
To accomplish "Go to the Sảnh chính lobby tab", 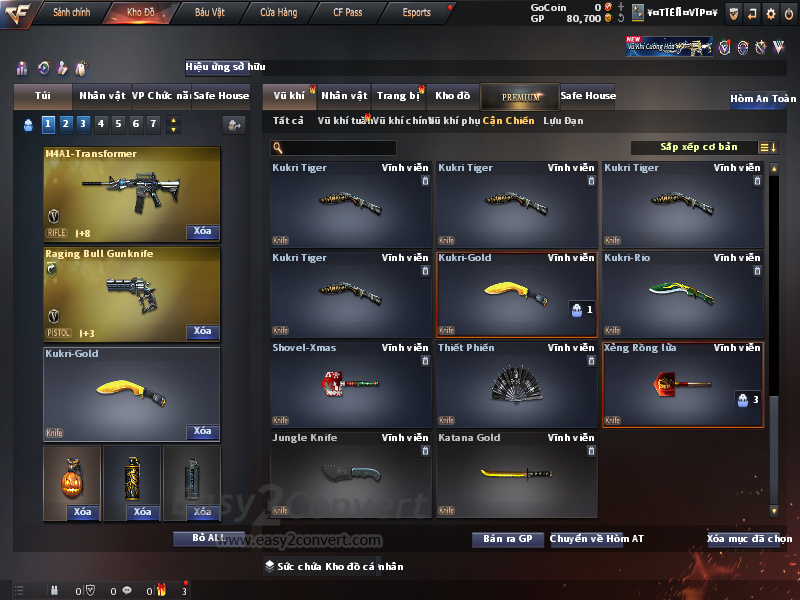I will (72, 13).
